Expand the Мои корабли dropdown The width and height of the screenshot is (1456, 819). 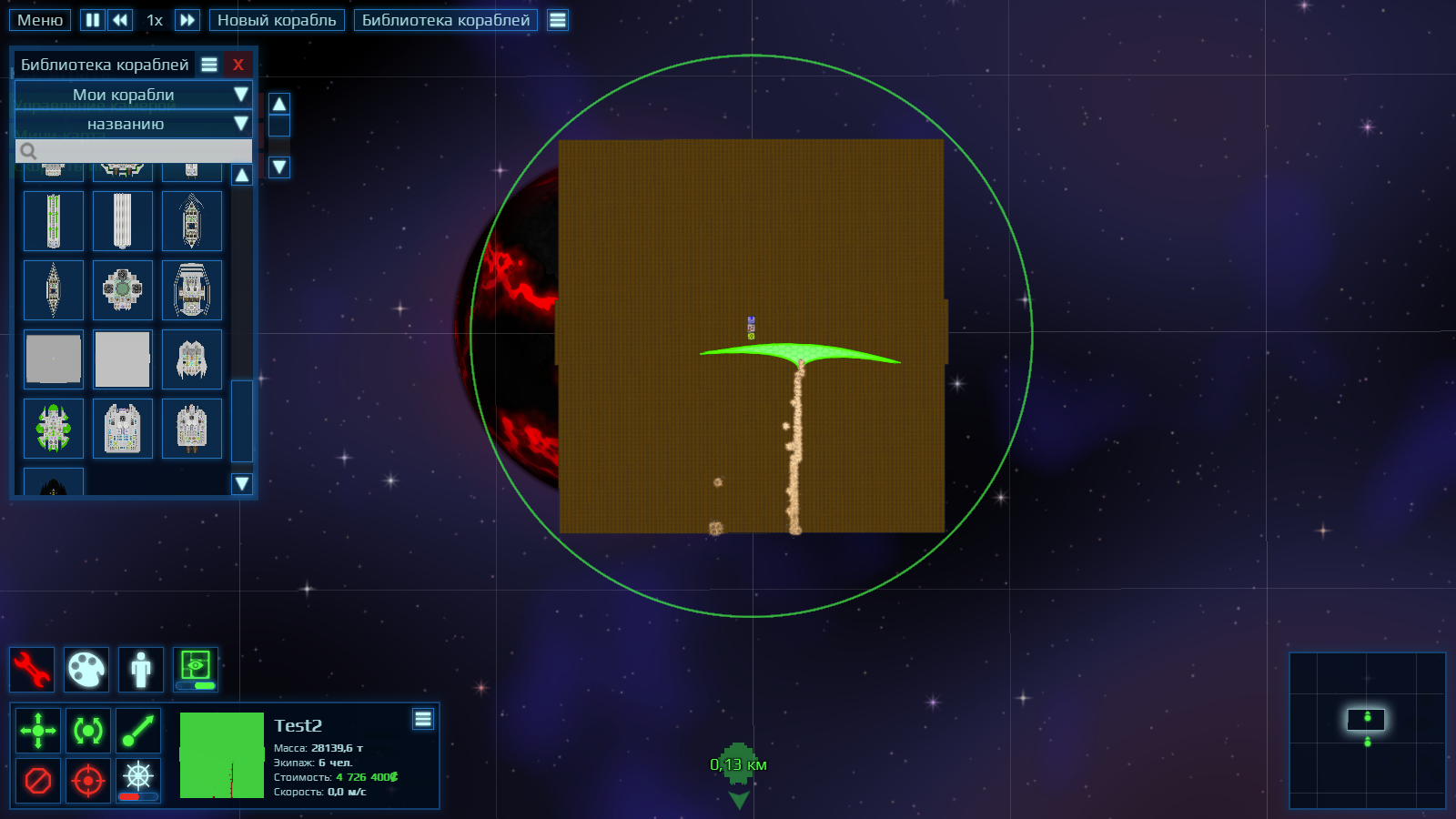coord(133,95)
